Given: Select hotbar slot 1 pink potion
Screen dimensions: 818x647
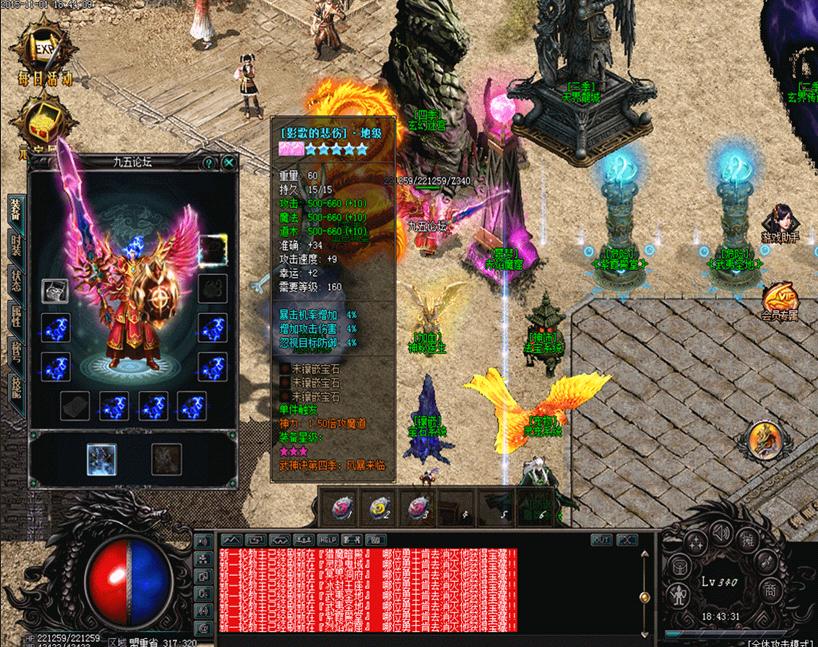Looking at the screenshot, I should 341,509.
